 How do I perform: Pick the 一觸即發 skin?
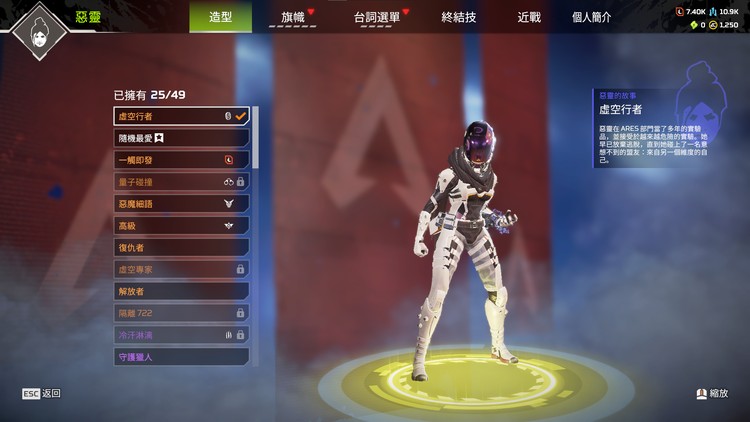181,160
